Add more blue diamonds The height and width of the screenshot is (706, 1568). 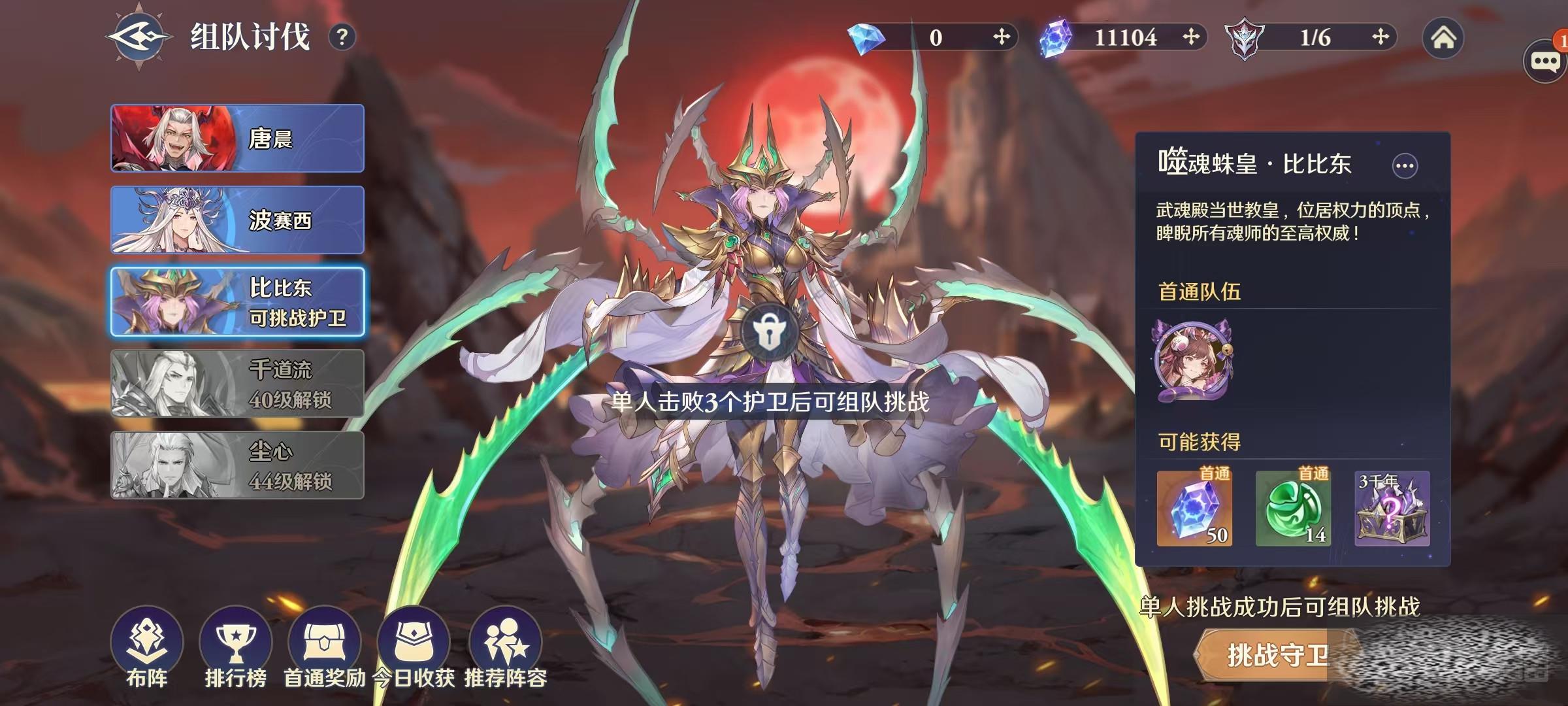point(1001,37)
